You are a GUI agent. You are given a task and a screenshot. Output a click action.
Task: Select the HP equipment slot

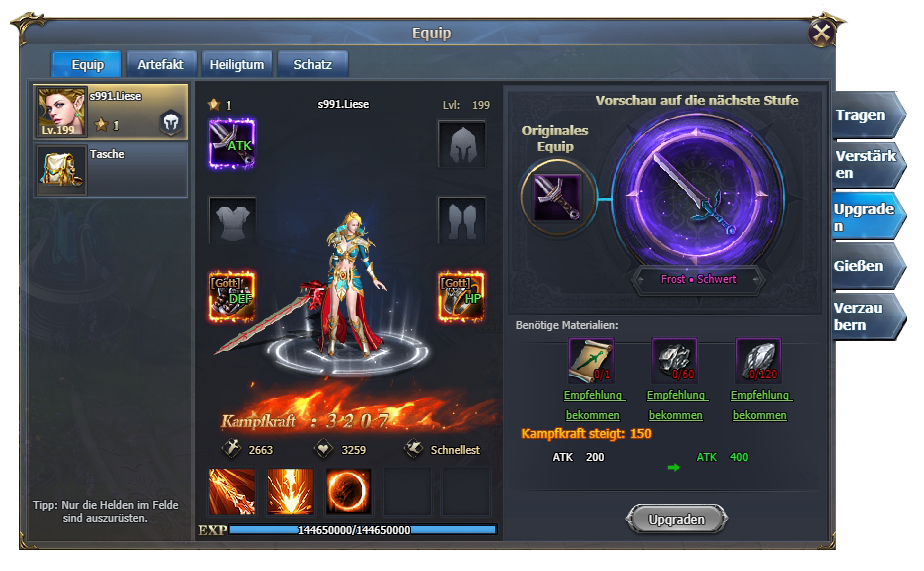pyautogui.click(x=461, y=296)
